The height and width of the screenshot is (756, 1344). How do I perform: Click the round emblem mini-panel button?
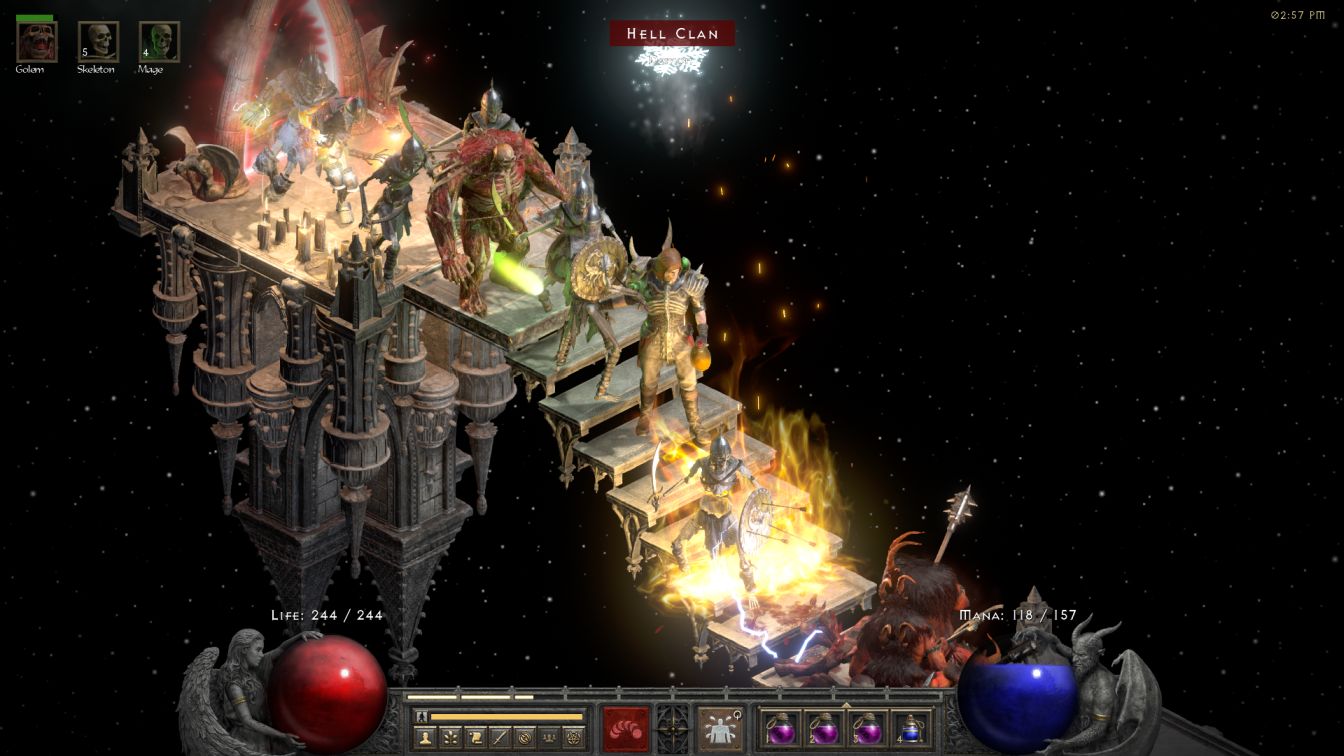[524, 737]
